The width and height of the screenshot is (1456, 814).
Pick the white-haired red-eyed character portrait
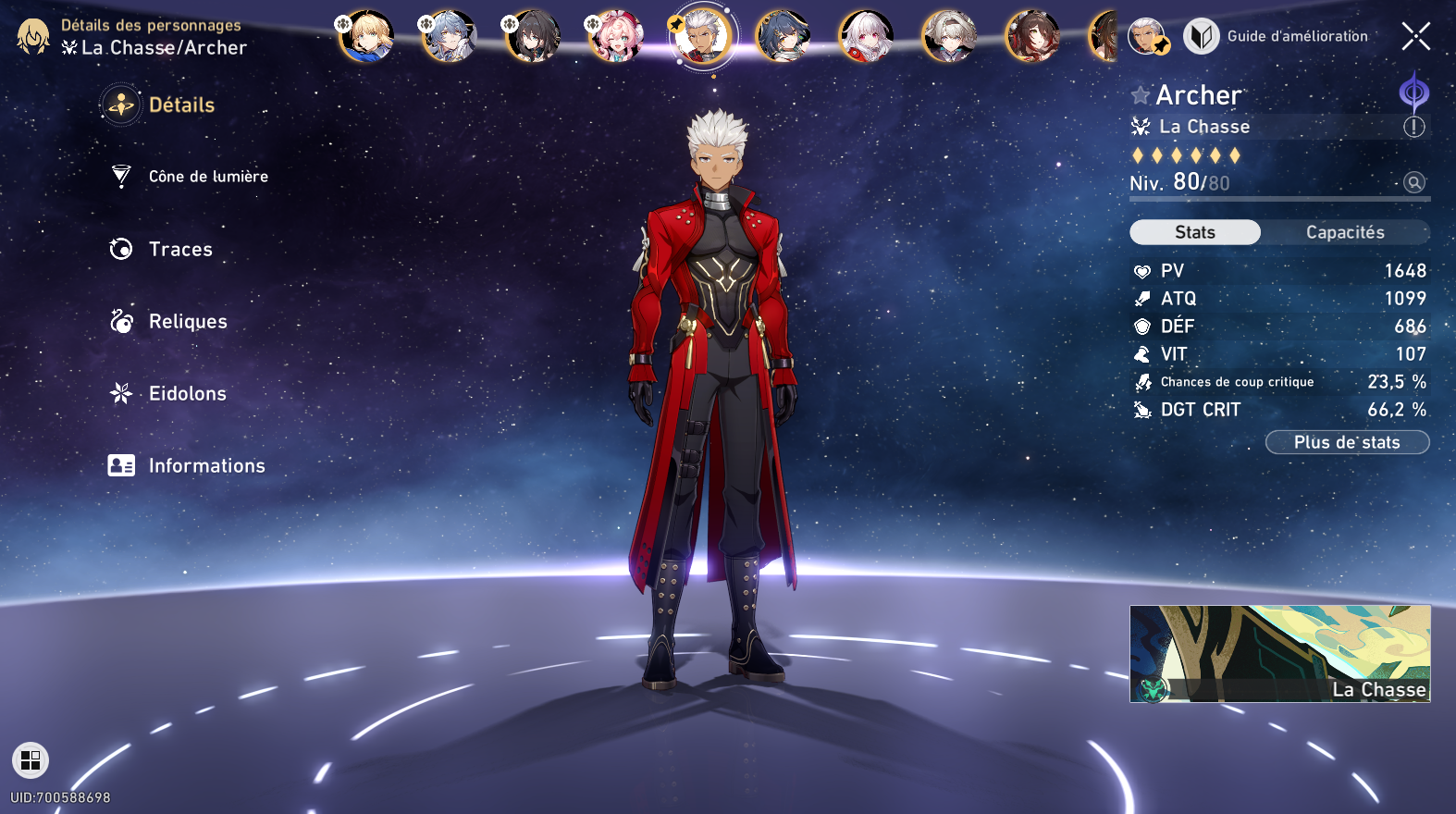(x=866, y=37)
